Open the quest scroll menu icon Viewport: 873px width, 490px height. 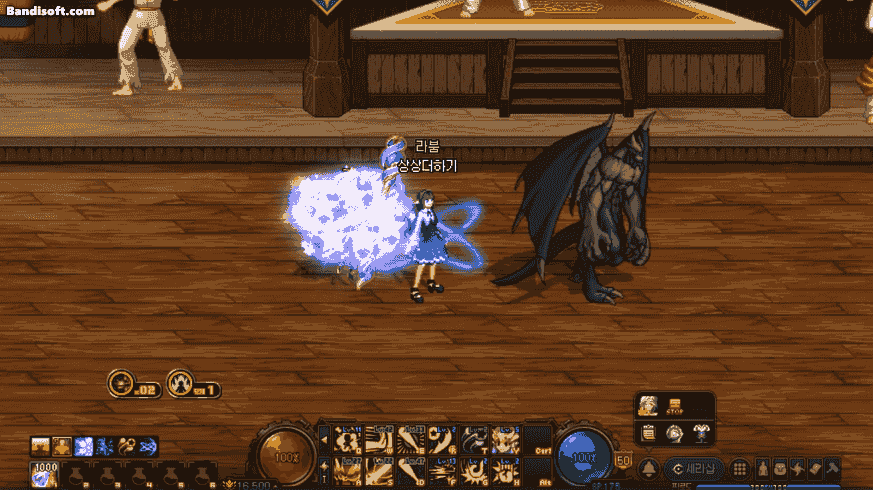click(814, 468)
